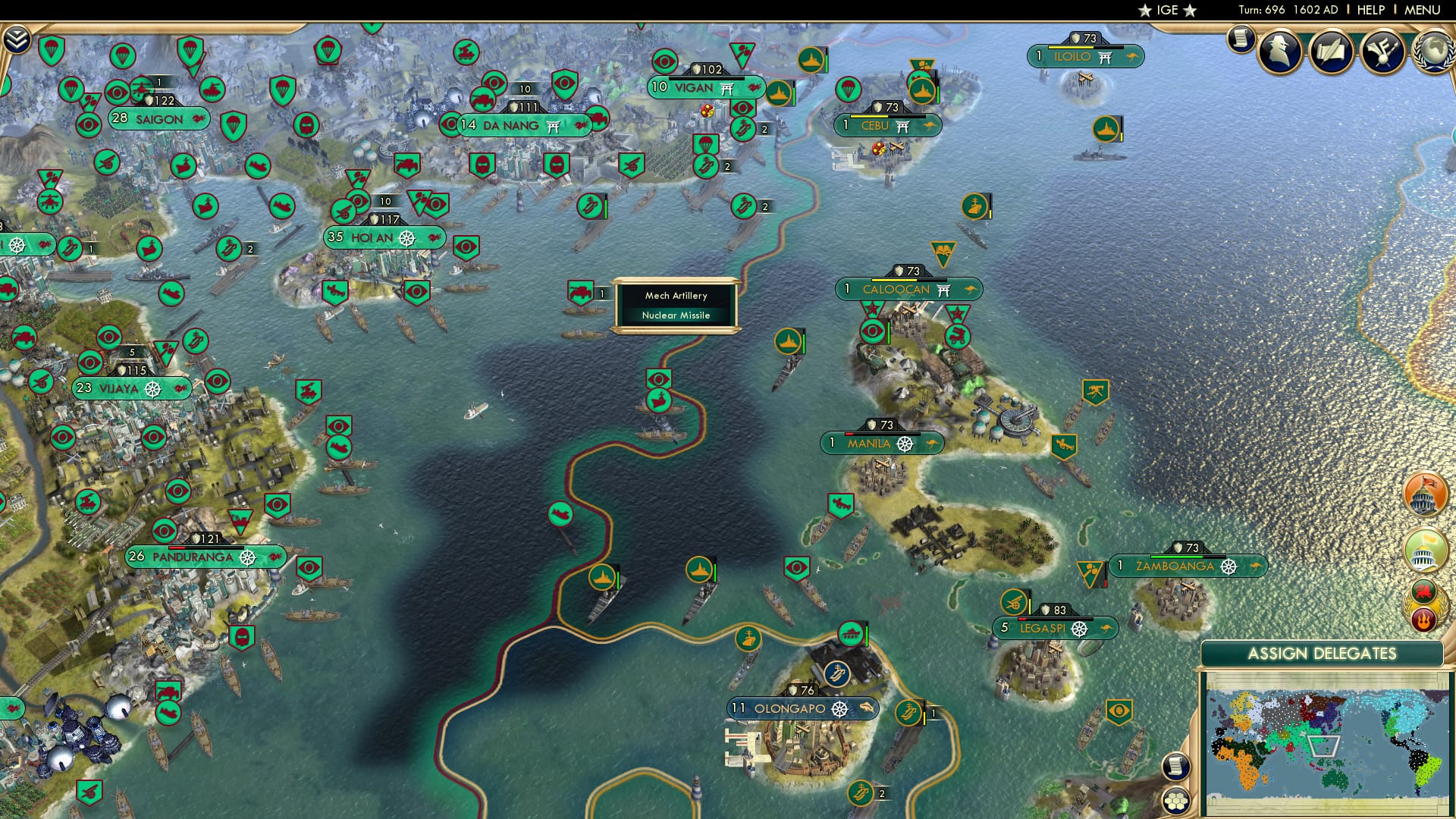Click the IGE button in the top bar

point(1169,11)
